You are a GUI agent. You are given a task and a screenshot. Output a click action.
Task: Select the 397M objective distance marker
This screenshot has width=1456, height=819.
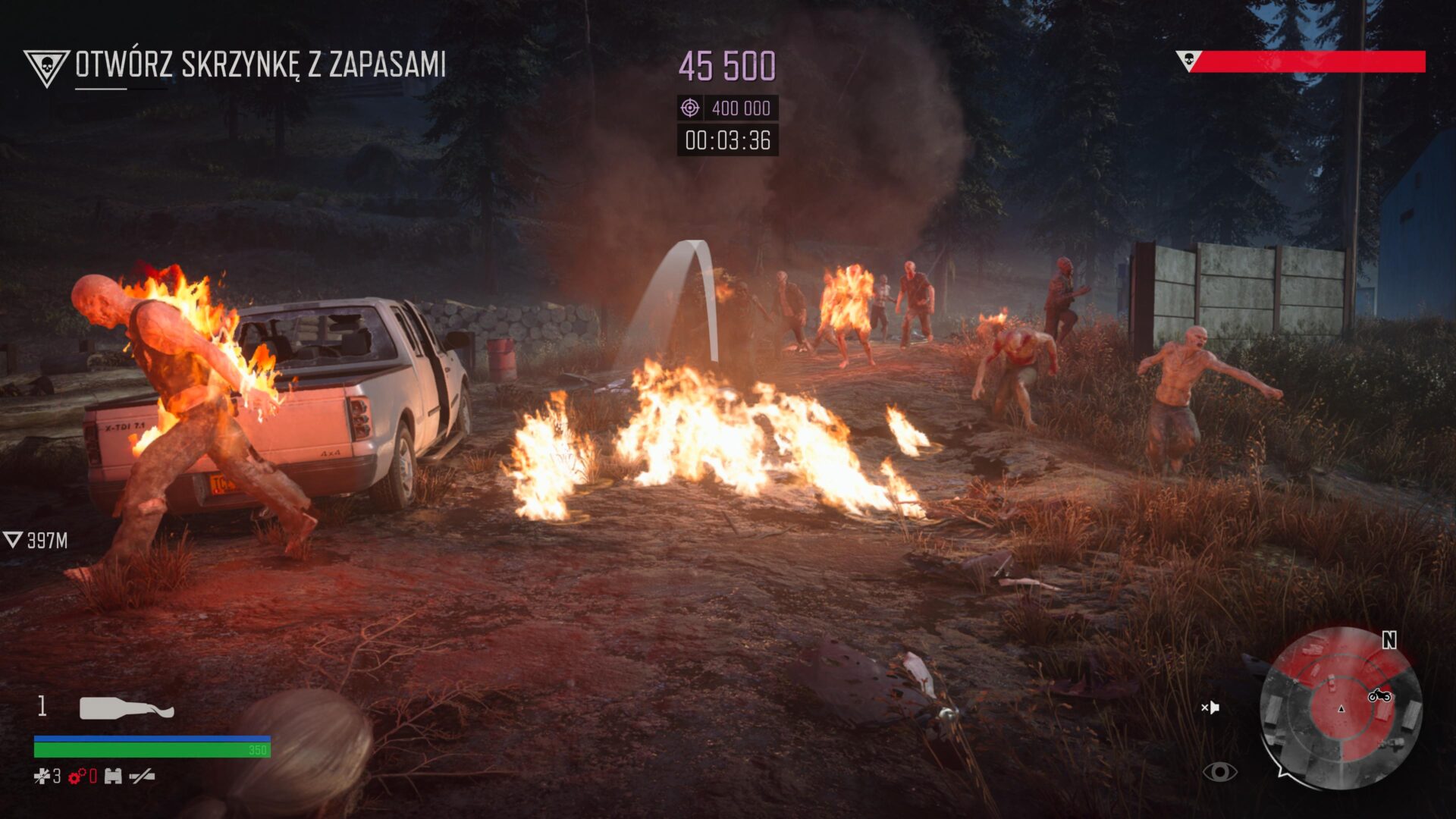[x=36, y=540]
